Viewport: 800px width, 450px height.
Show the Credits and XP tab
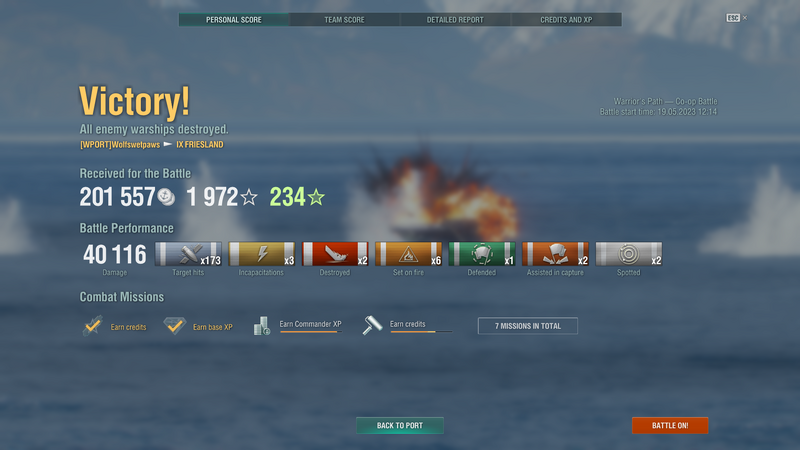click(566, 20)
